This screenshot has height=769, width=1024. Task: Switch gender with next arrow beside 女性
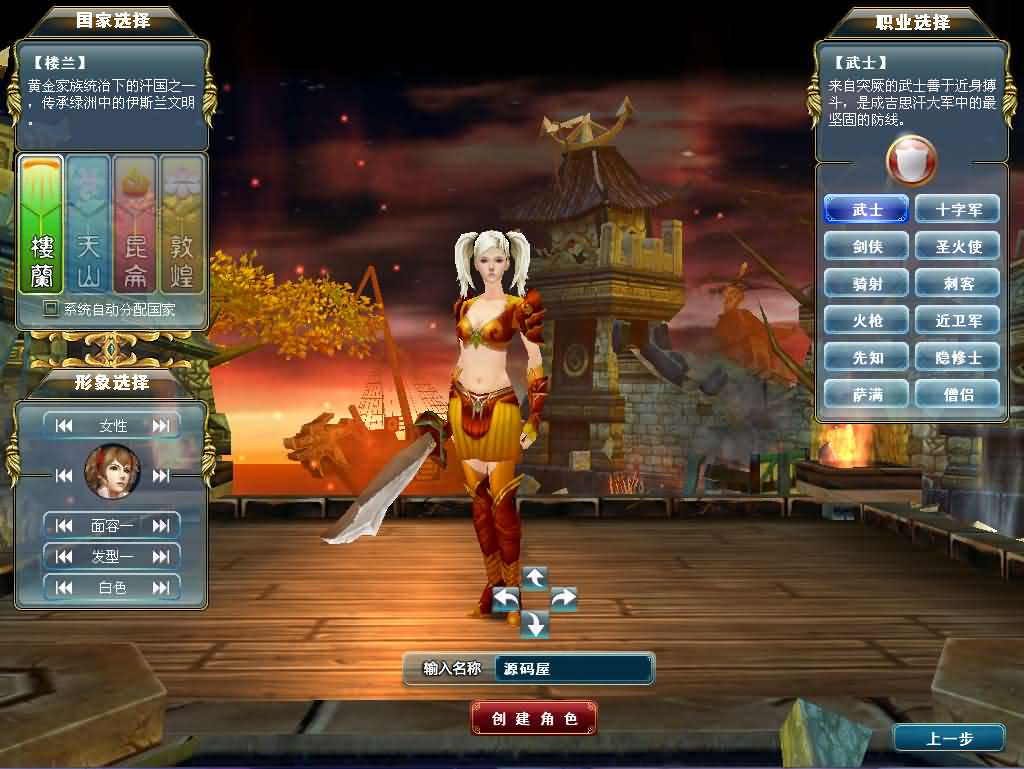(x=161, y=426)
